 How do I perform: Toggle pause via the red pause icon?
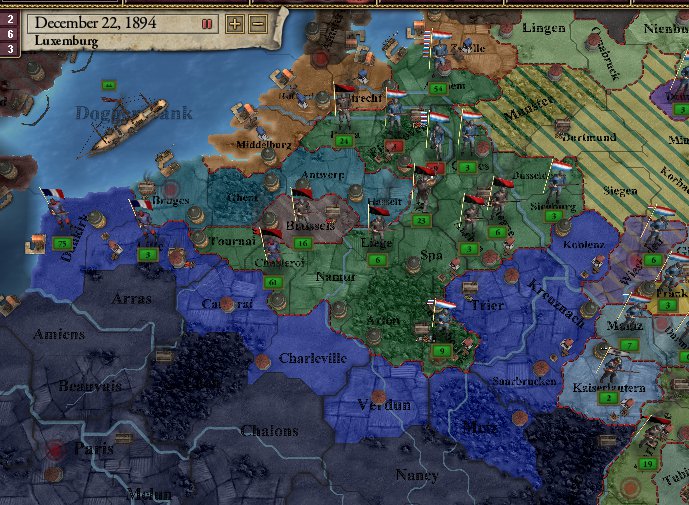207,23
